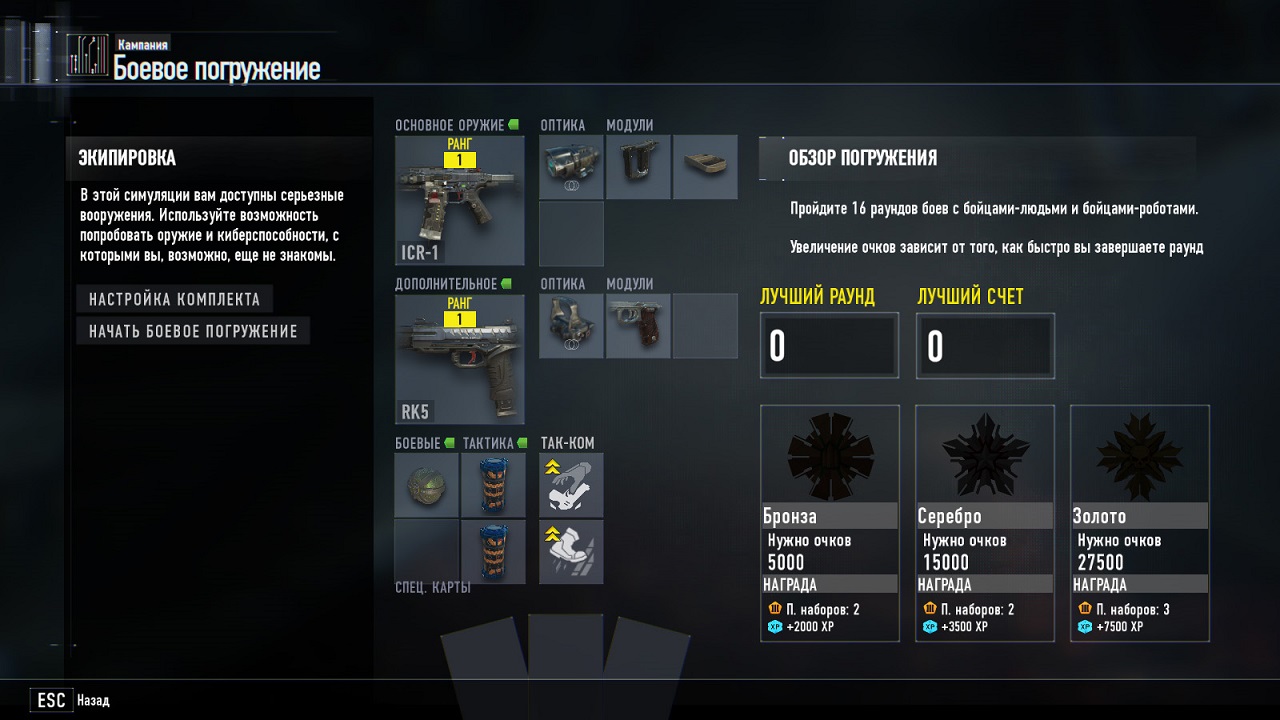The image size is (1280, 720).
Task: Choose the ICR-1 optic scope slot
Action: coord(571,167)
